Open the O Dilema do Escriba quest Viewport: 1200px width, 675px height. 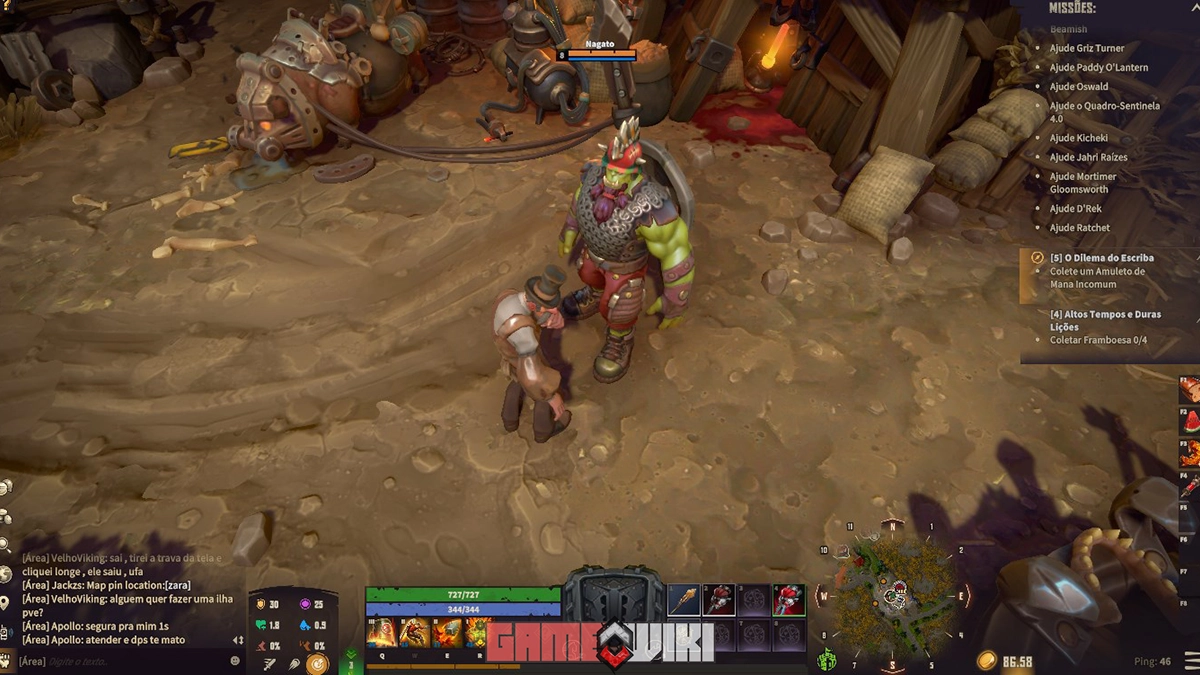[1096, 258]
